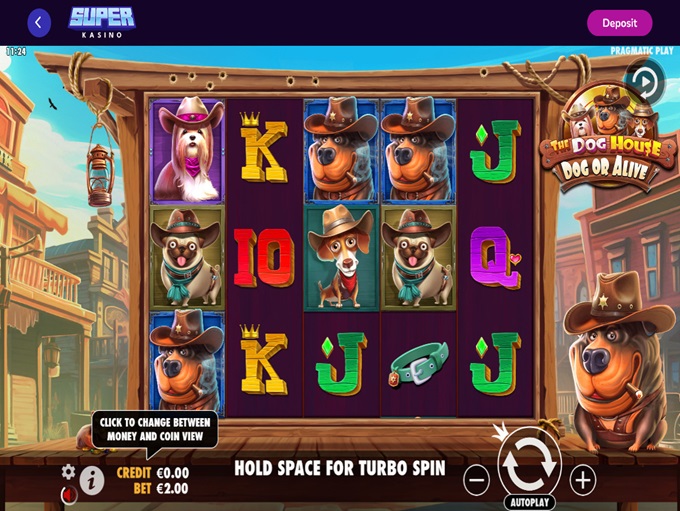Go back using the purple arrow button
Viewport: 680px width, 511px height.
click(x=39, y=22)
